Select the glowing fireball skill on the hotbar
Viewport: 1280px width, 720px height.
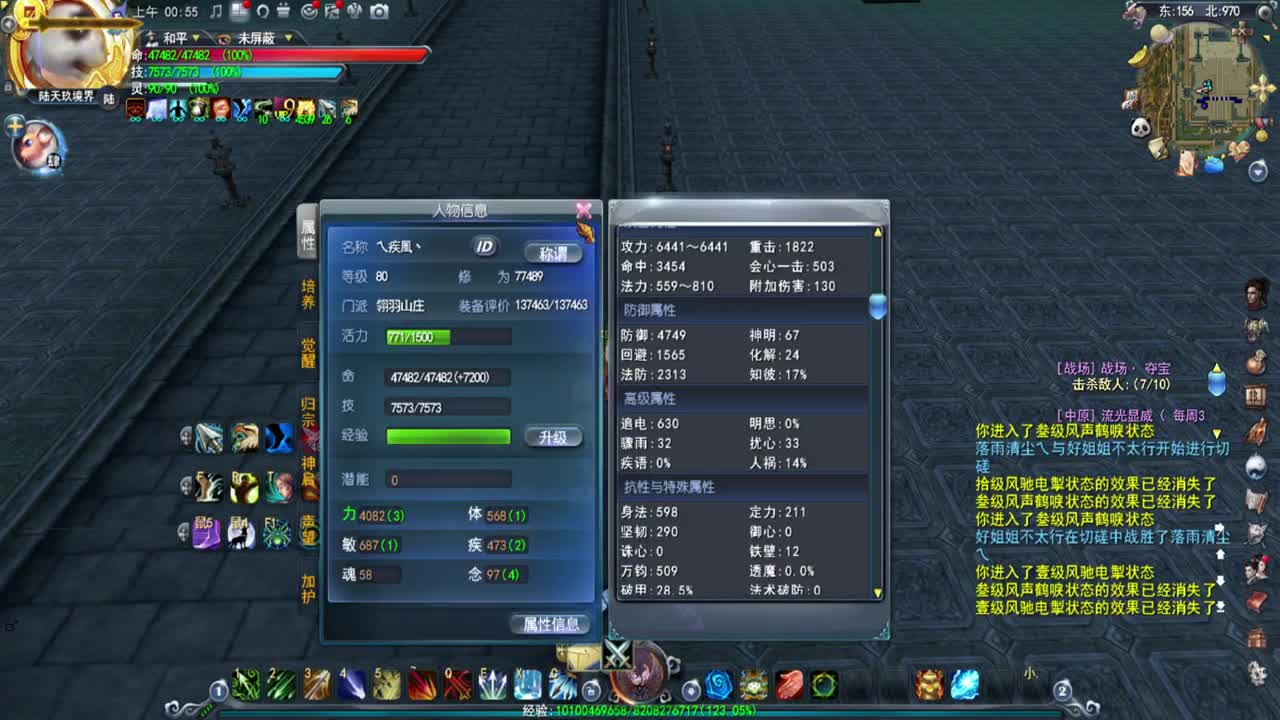964,686
